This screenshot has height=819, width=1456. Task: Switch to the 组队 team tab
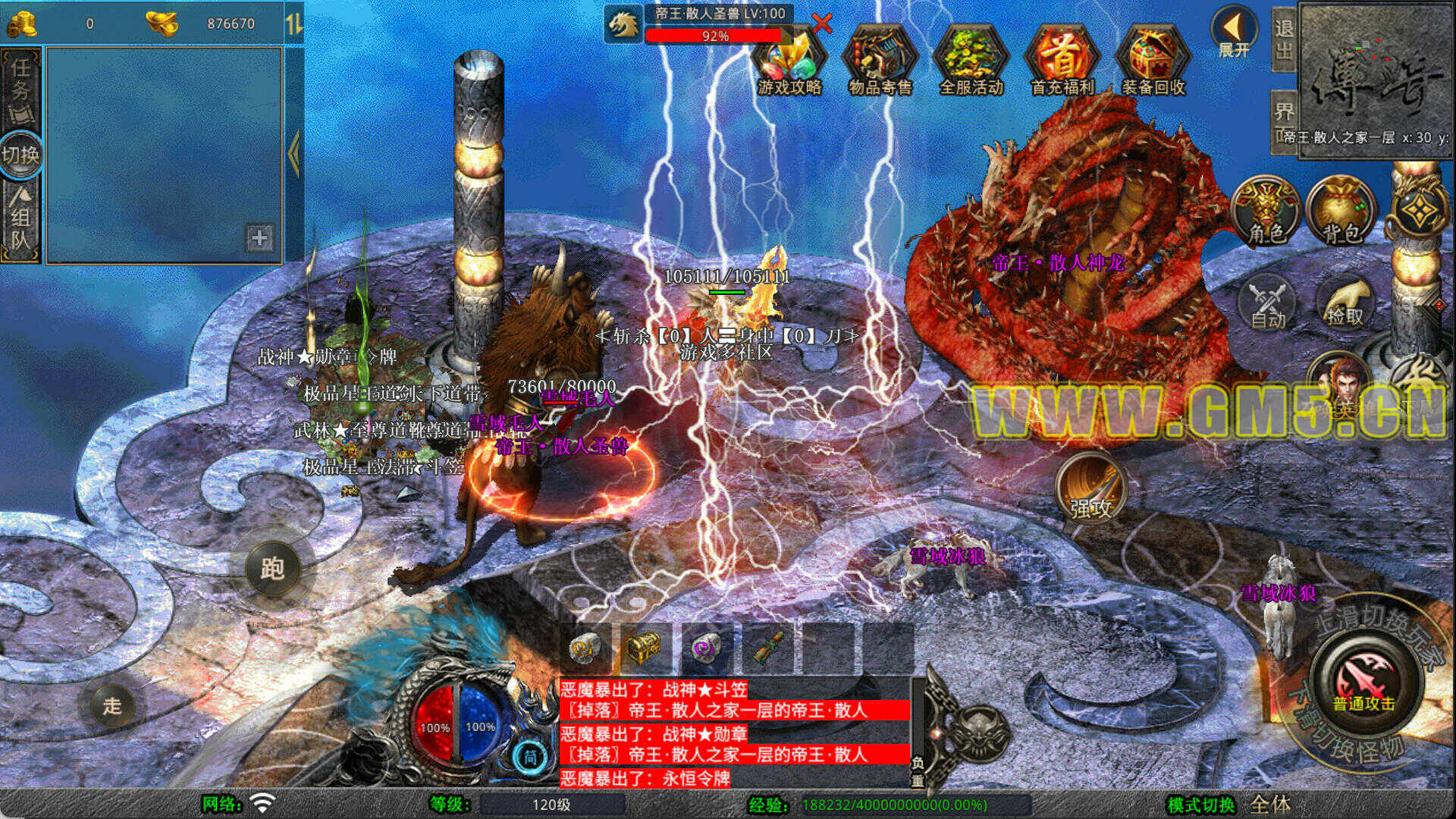(x=20, y=221)
